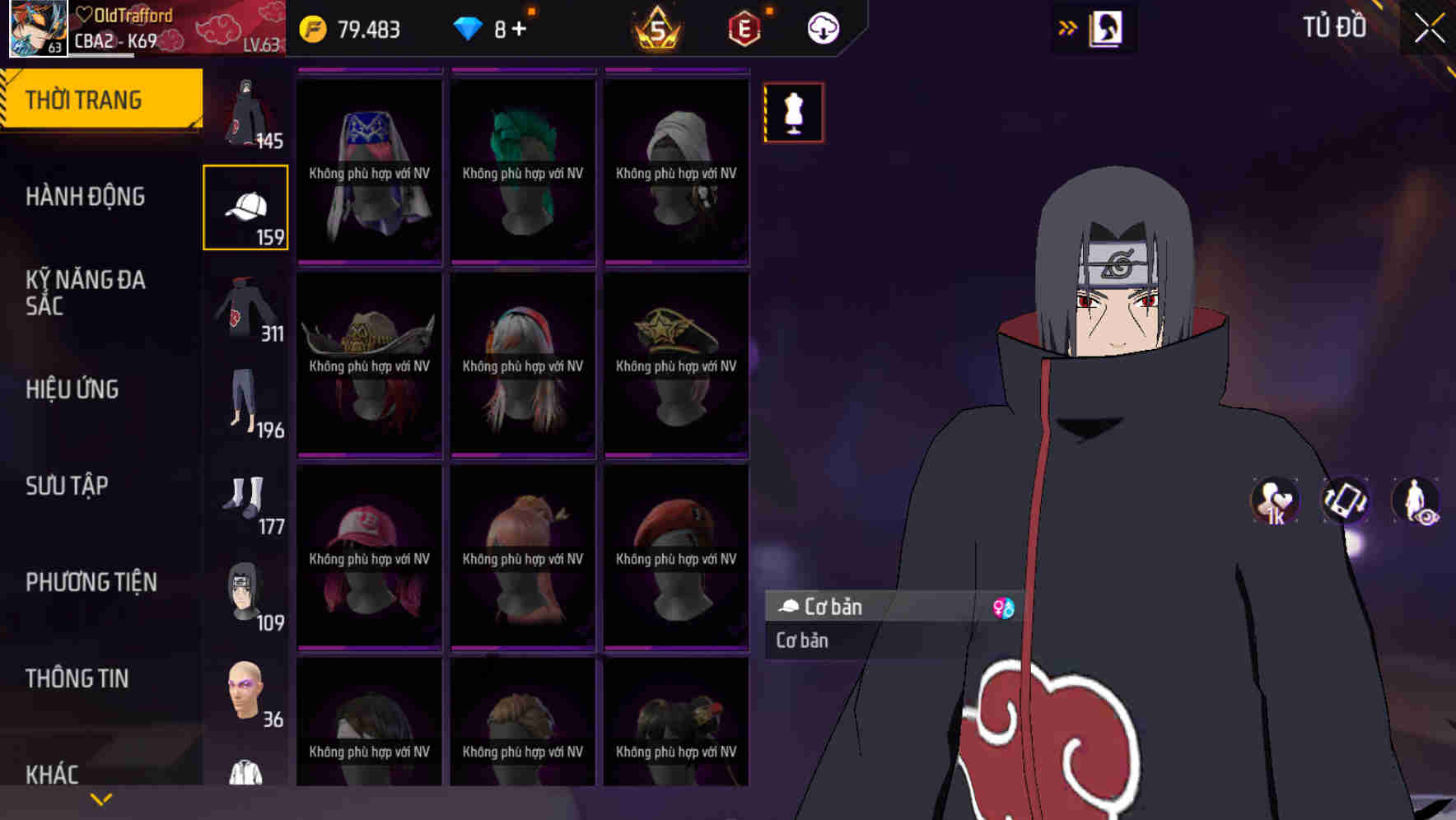Viewport: 1456px width, 820px height.
Task: Select the rotate device icon beside the character
Action: [x=1344, y=501]
